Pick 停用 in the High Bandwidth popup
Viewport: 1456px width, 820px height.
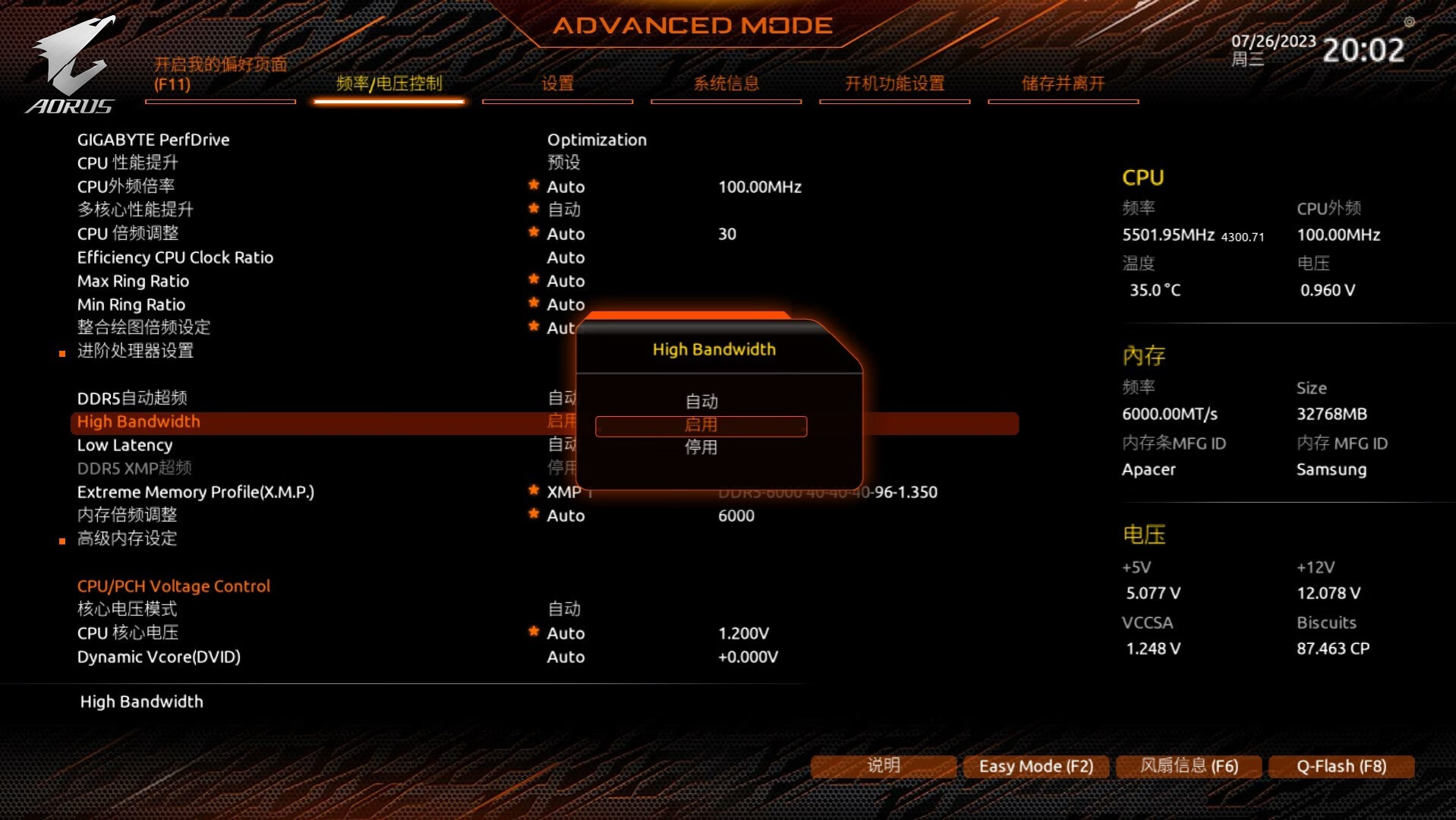(x=701, y=447)
